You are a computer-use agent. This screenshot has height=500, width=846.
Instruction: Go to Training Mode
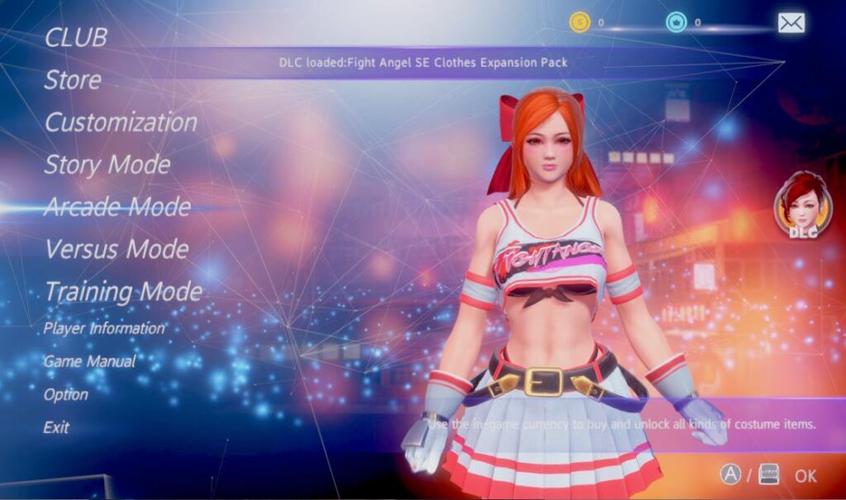122,292
